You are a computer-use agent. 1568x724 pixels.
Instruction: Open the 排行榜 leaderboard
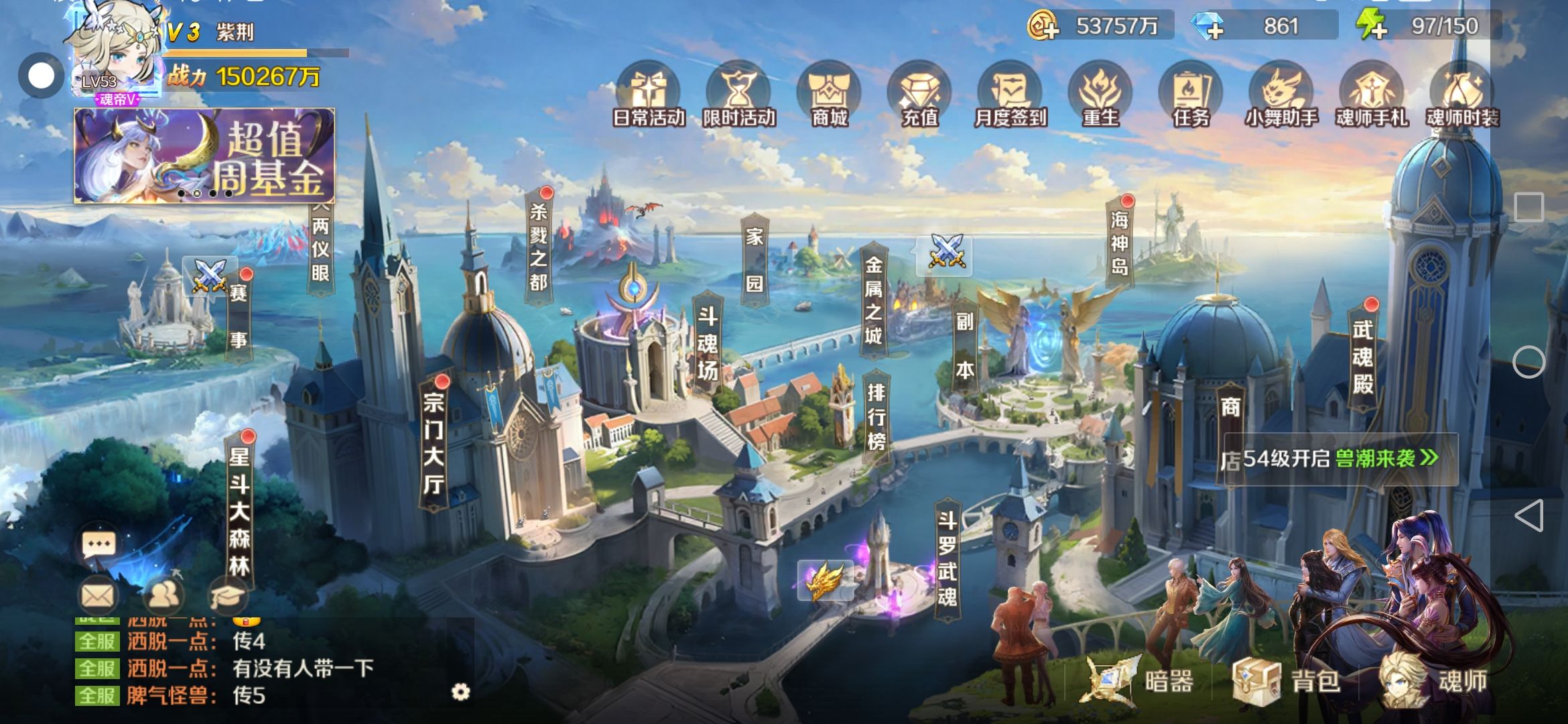click(876, 417)
